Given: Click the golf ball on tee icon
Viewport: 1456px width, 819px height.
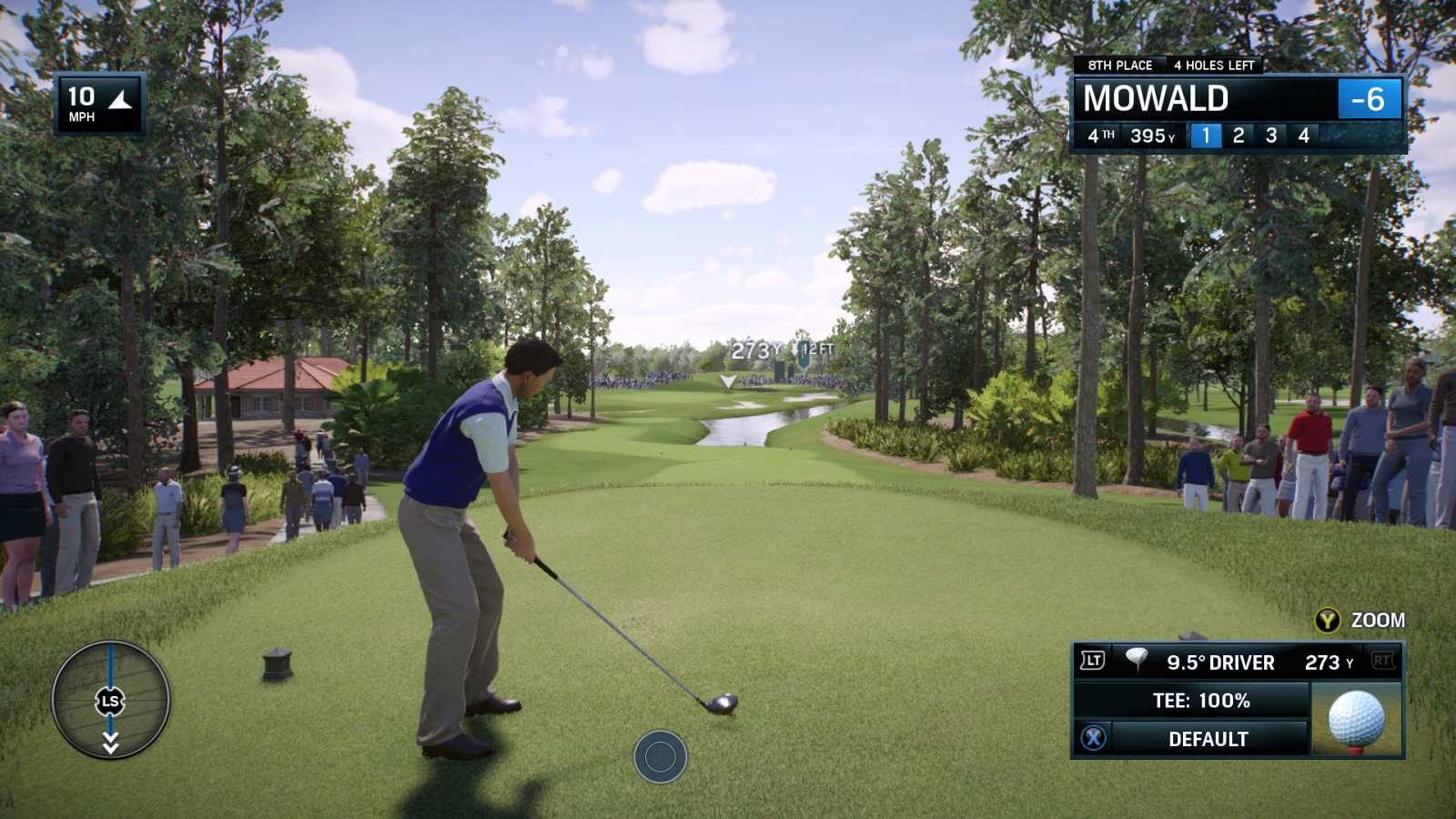Looking at the screenshot, I should click(1356, 720).
